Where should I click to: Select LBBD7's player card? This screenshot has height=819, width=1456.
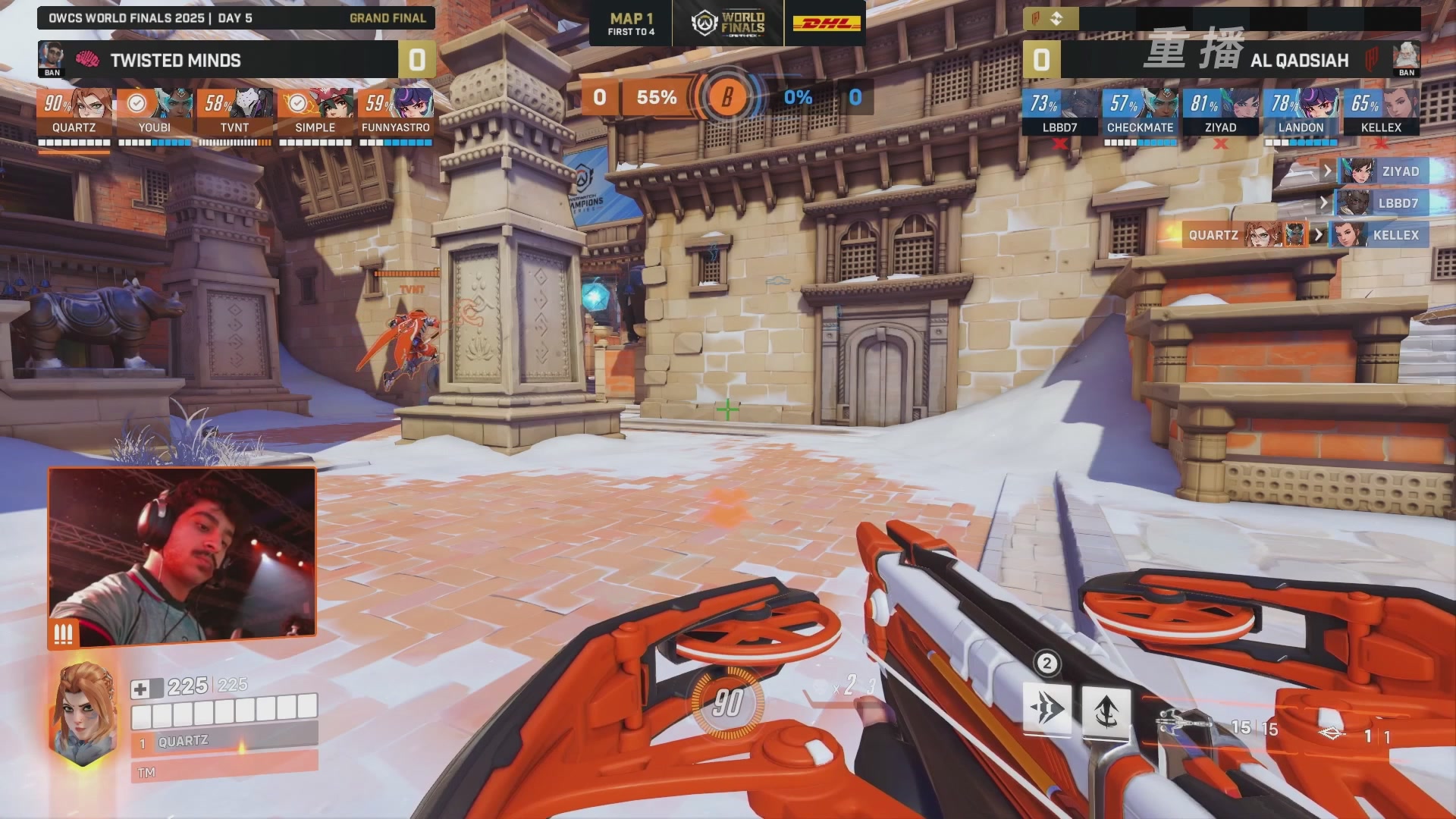pyautogui.click(x=1059, y=112)
